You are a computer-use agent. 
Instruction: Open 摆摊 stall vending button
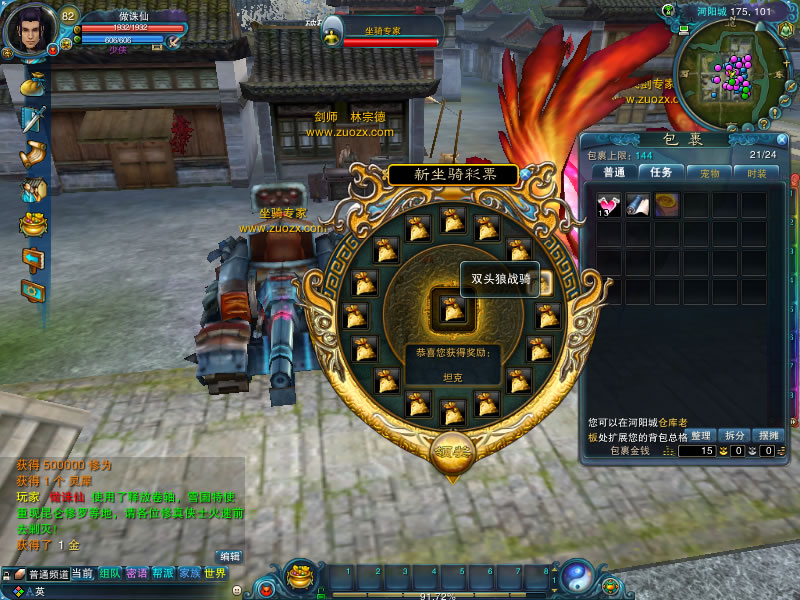[x=767, y=436]
